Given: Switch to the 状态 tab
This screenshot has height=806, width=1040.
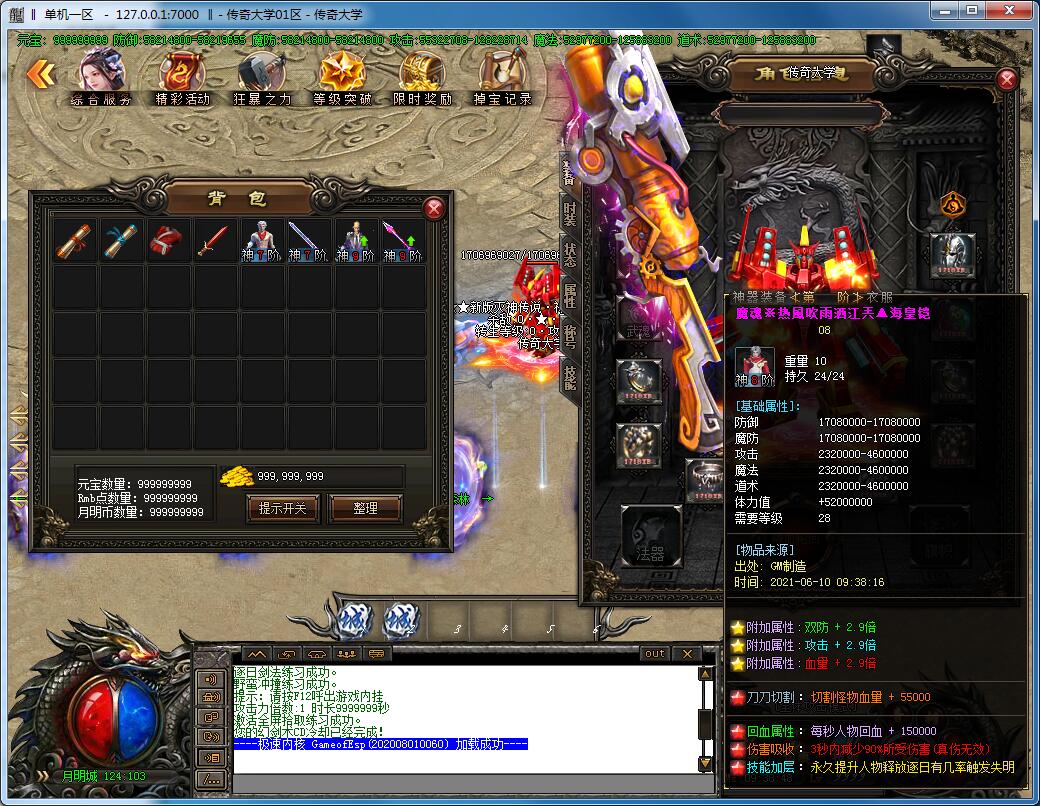Looking at the screenshot, I should pyautogui.click(x=570, y=254).
